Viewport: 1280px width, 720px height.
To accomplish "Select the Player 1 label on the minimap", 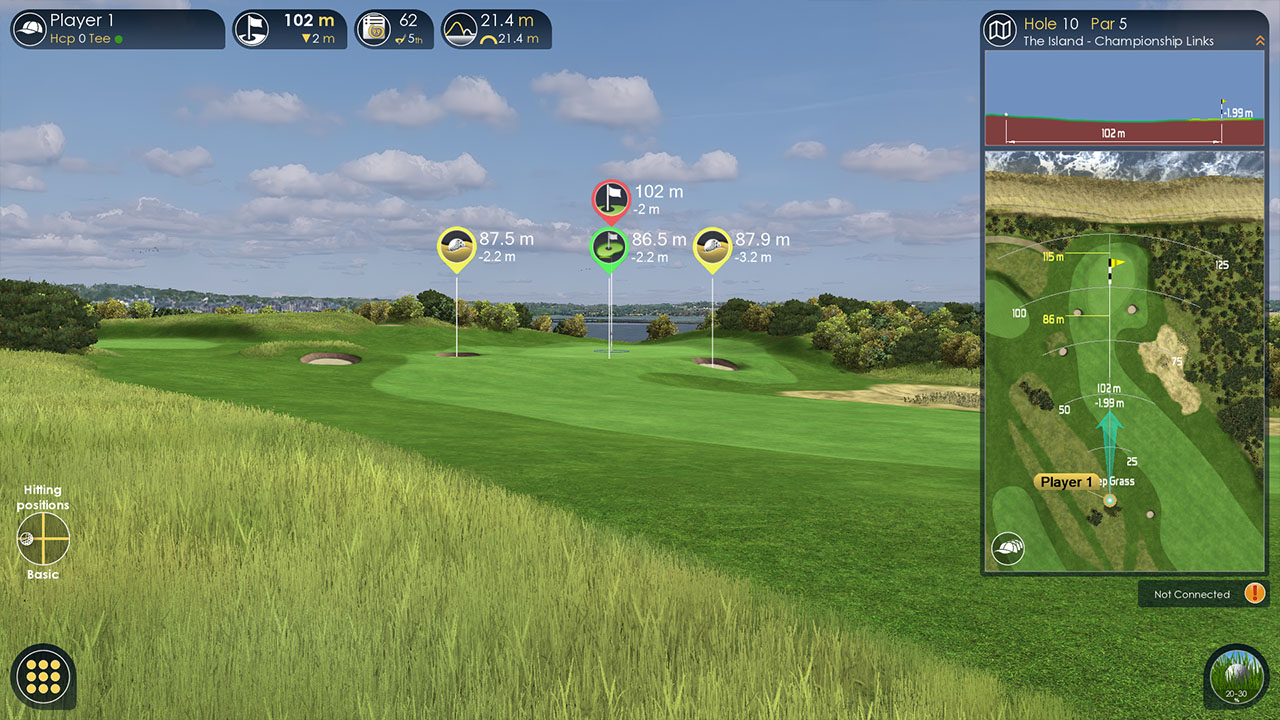I will [1066, 482].
